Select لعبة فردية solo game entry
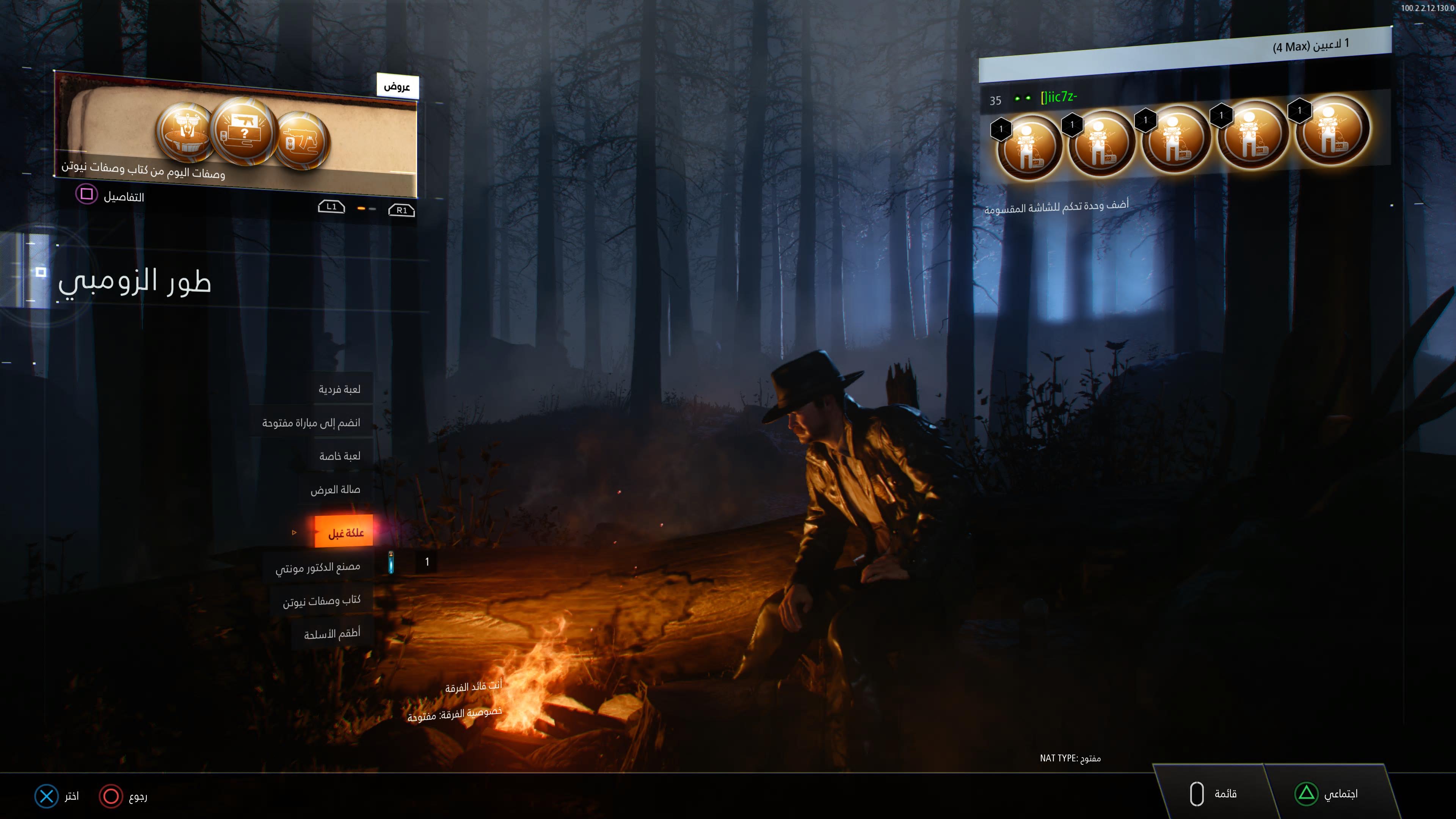The width and height of the screenshot is (1456, 819). coord(339,389)
